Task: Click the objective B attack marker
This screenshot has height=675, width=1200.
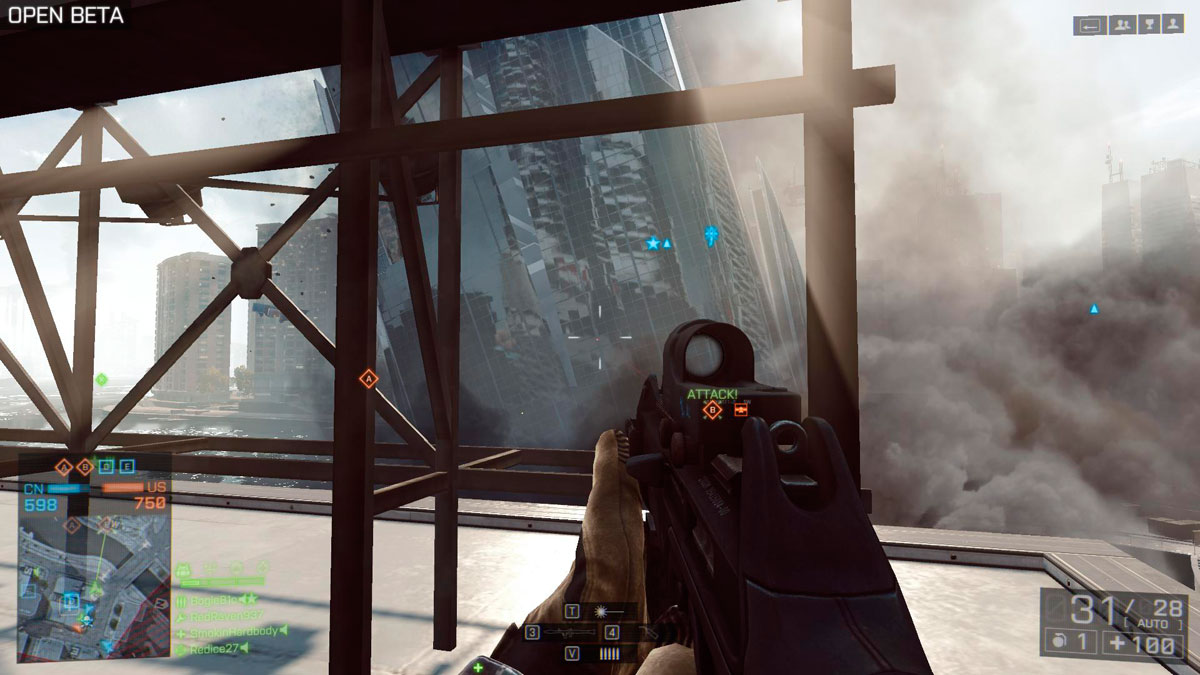Action: (x=713, y=410)
